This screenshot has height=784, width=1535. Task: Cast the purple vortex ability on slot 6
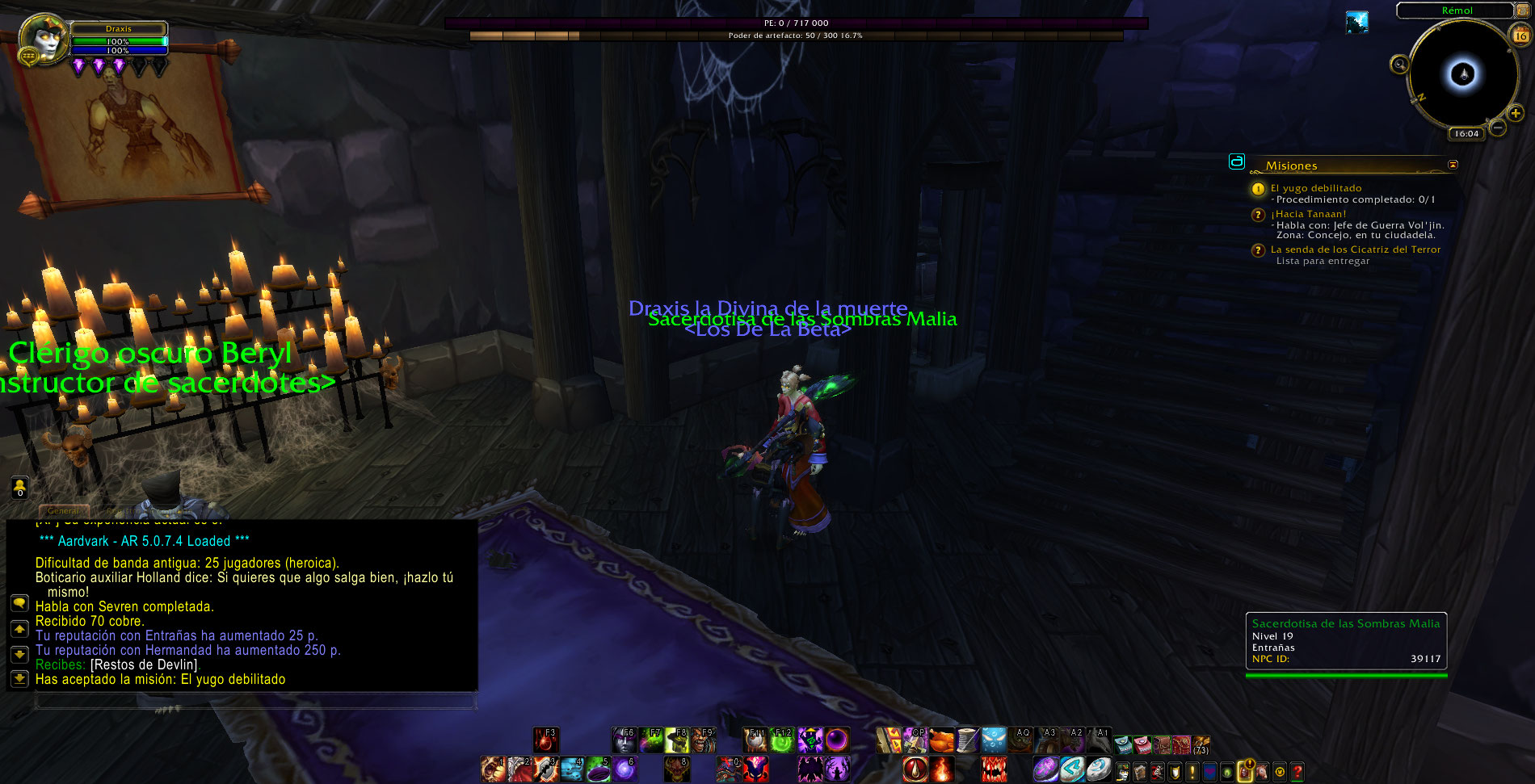click(625, 769)
